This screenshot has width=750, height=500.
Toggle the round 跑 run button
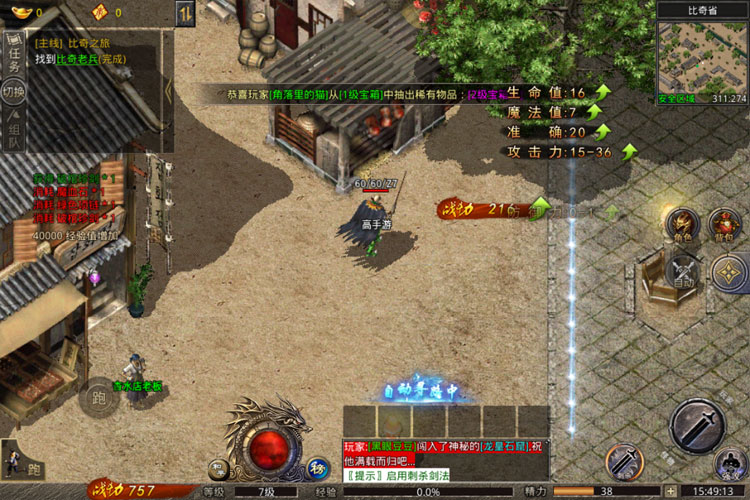97,397
